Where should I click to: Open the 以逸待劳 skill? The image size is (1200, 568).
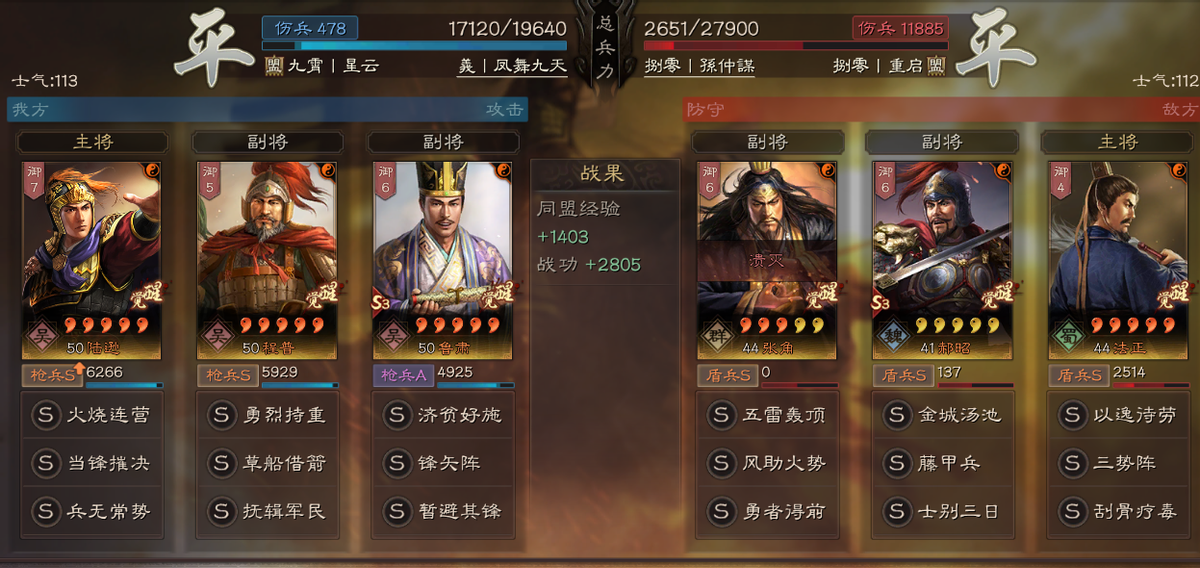point(1117,415)
